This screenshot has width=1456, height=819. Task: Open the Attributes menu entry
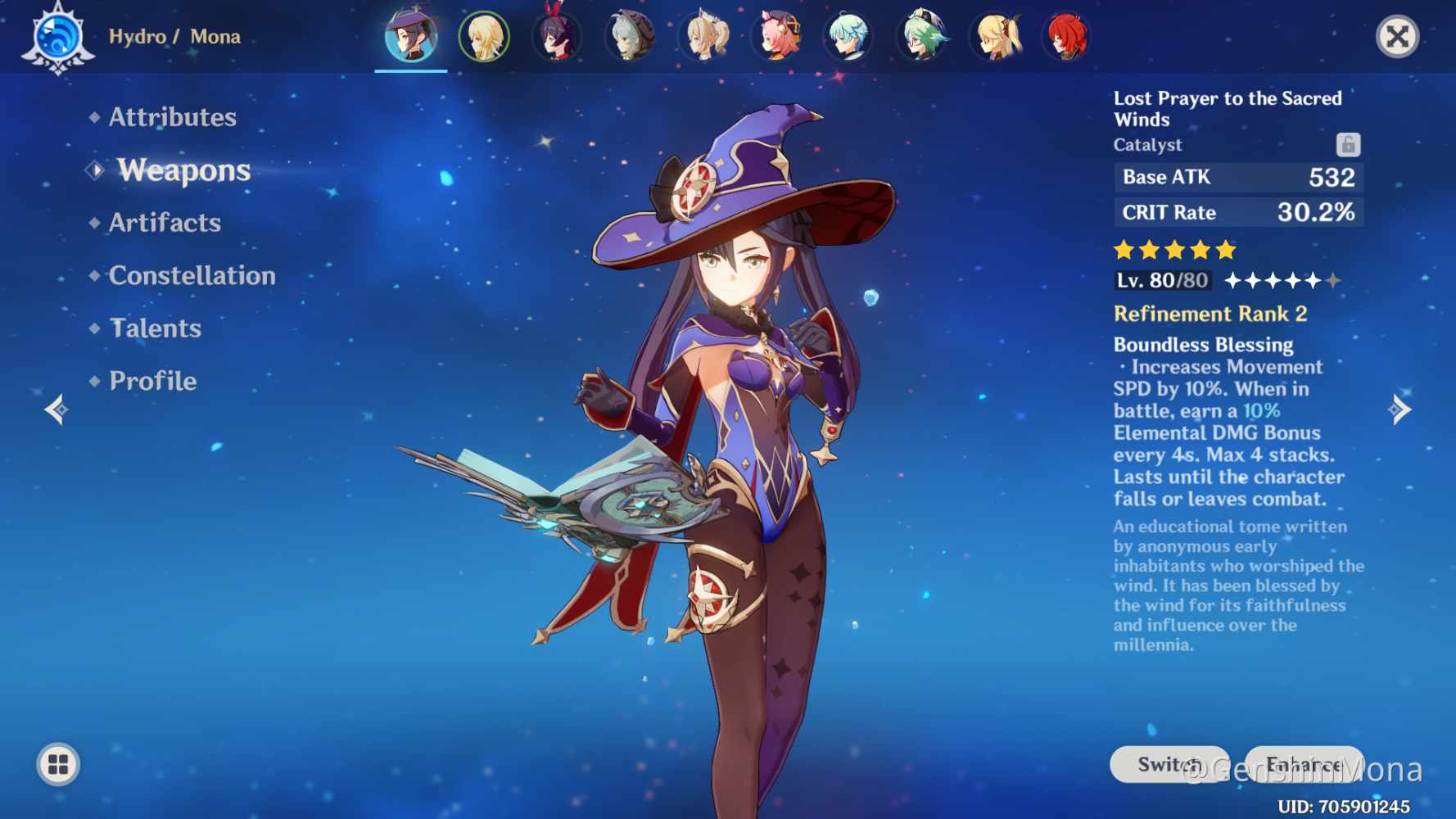point(172,117)
